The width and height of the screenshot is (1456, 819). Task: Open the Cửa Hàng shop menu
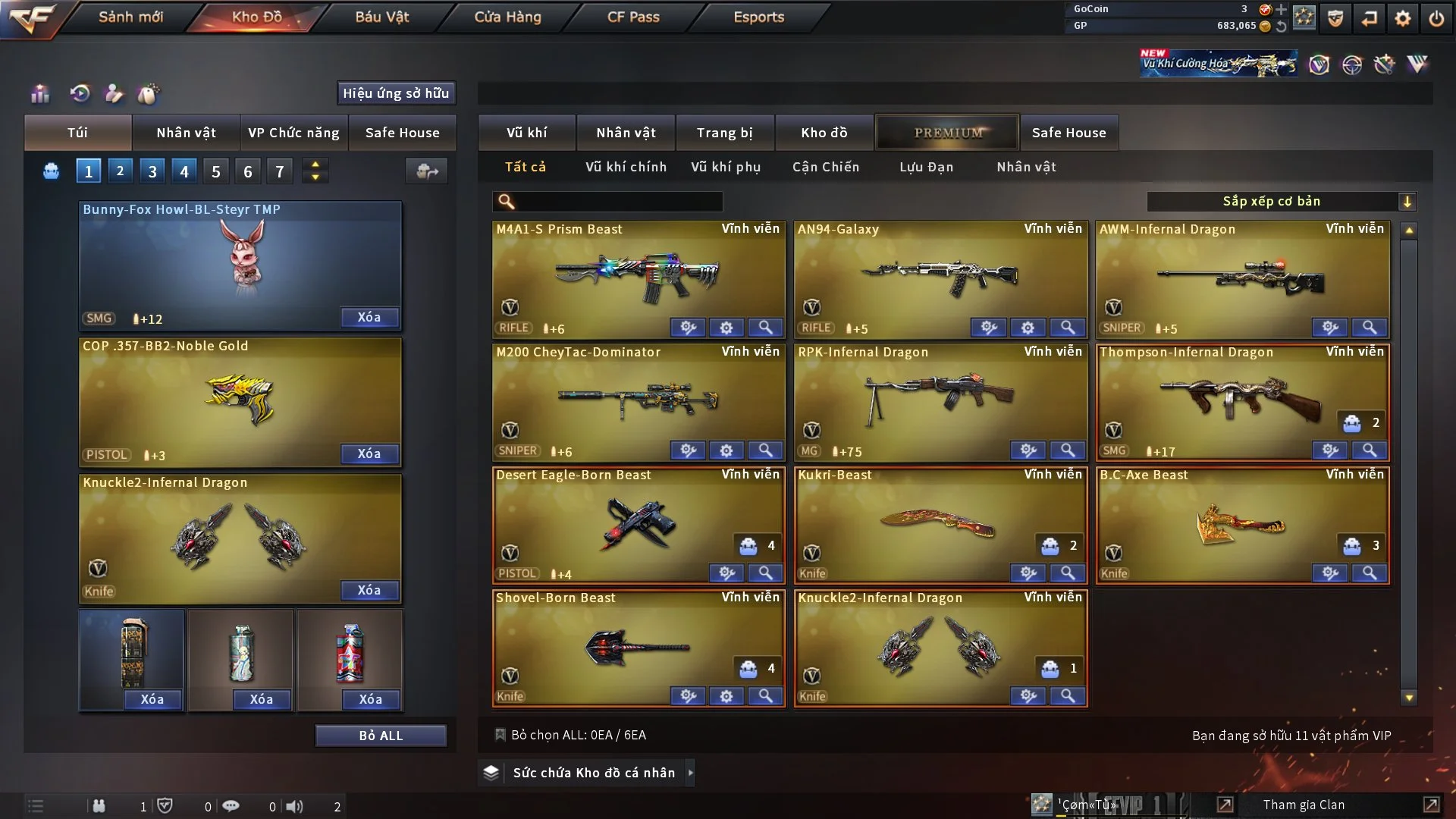pyautogui.click(x=507, y=17)
